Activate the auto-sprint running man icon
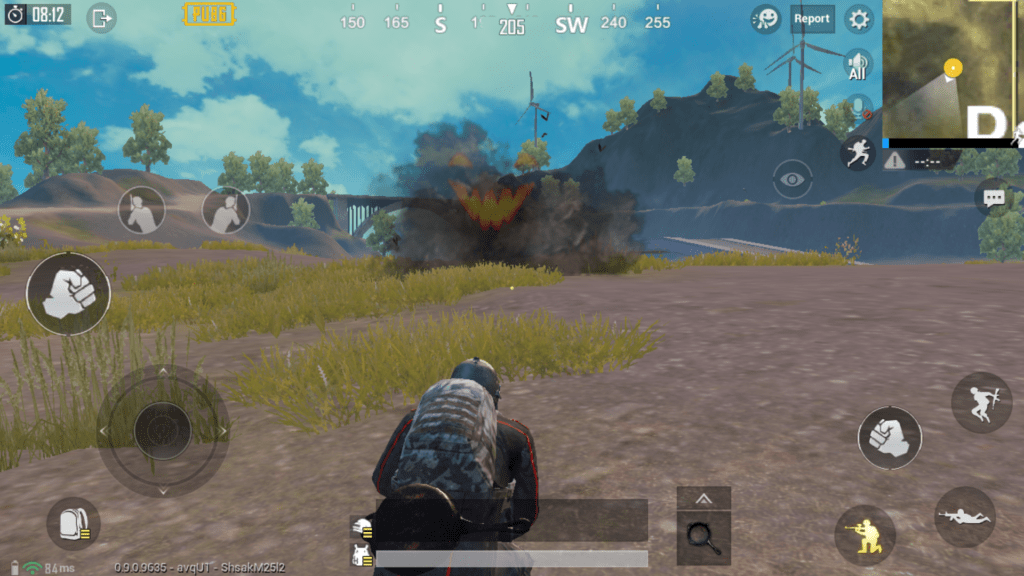 tap(857, 152)
